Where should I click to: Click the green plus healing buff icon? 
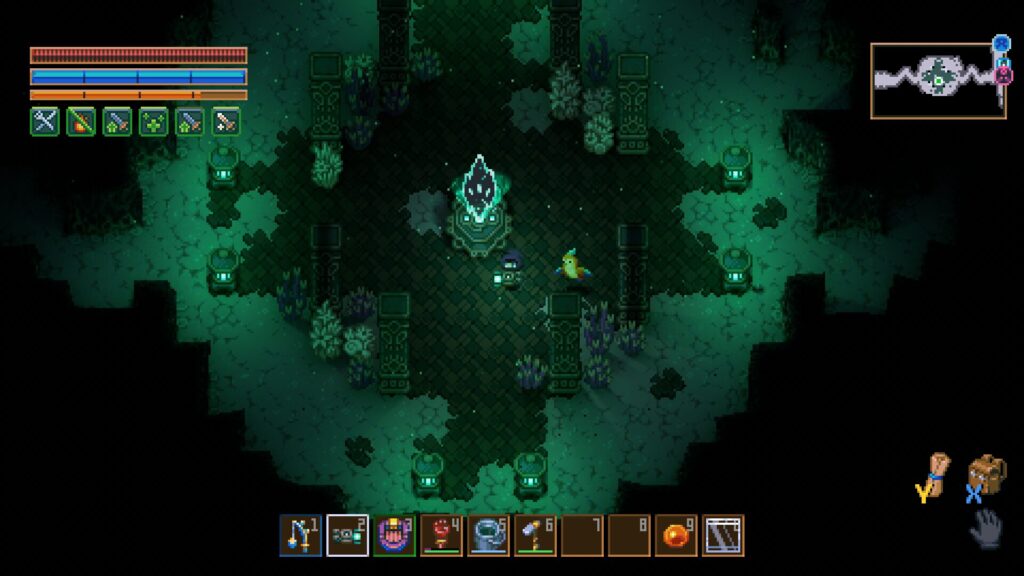(153, 121)
